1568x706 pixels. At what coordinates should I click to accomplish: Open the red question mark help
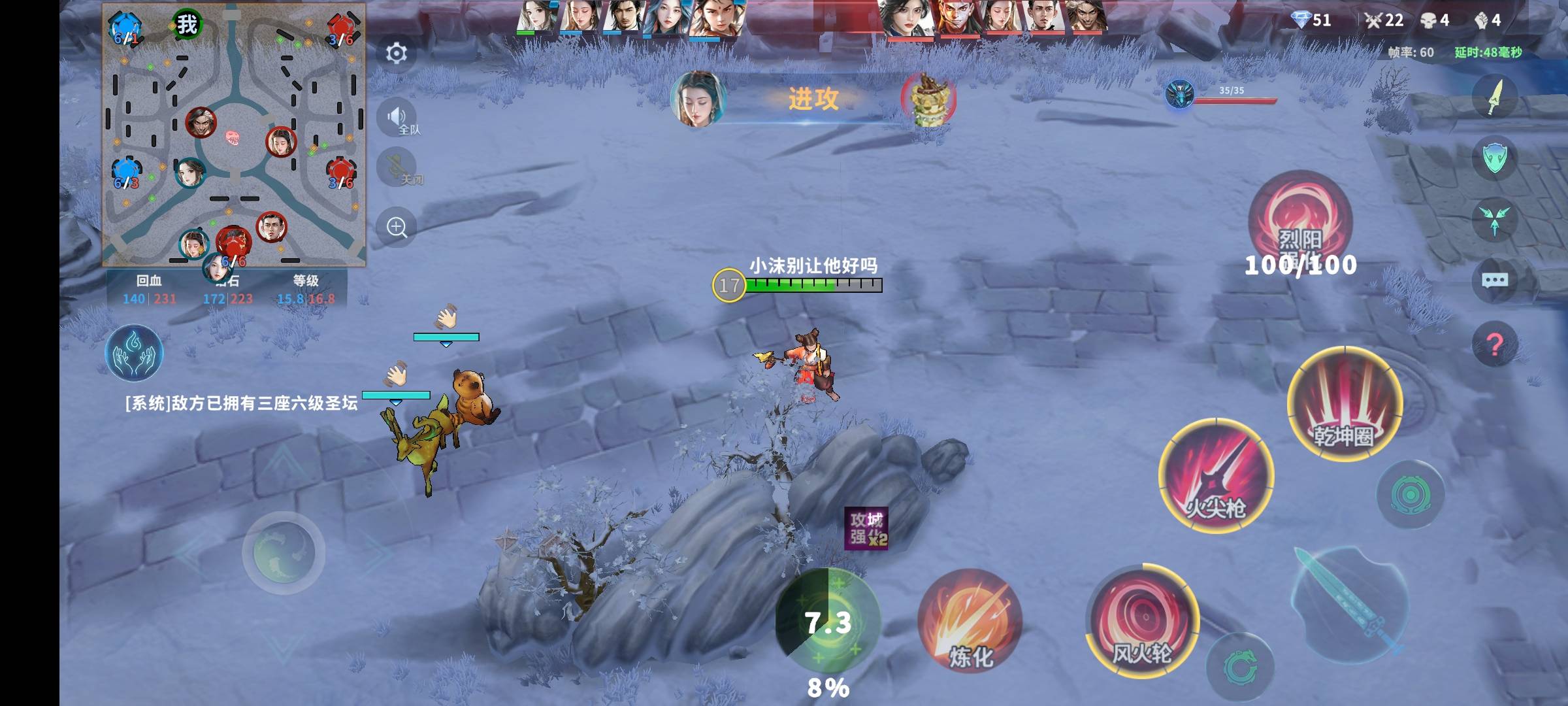[x=1495, y=343]
